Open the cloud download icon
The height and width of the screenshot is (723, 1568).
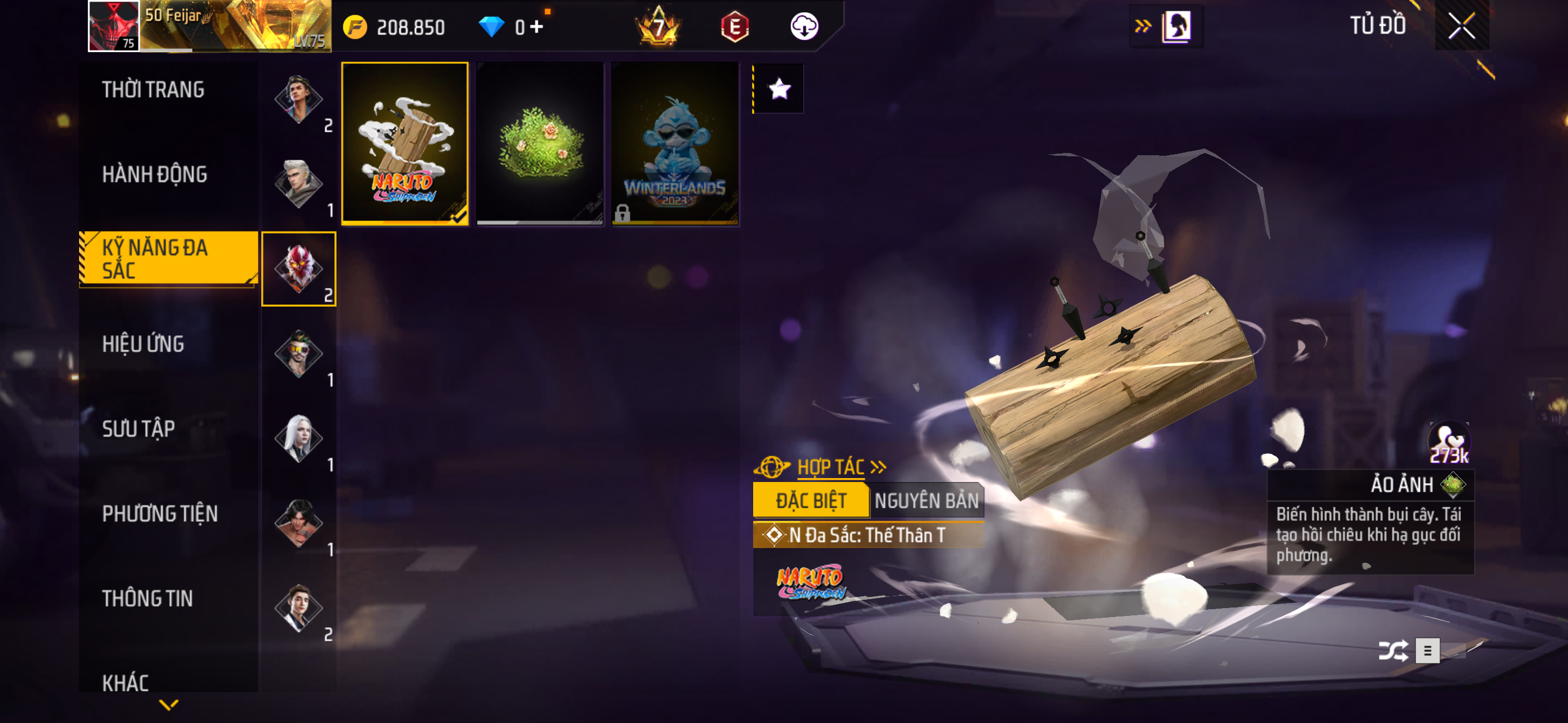click(804, 27)
